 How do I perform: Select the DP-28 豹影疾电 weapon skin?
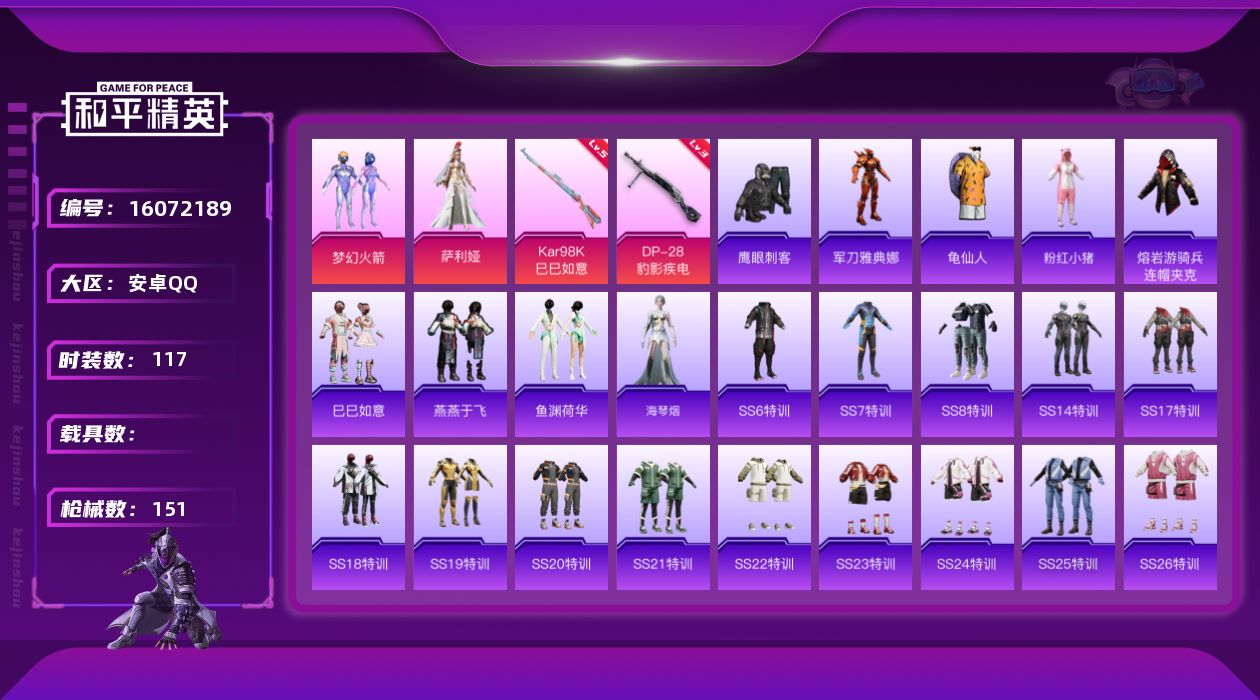[663, 211]
